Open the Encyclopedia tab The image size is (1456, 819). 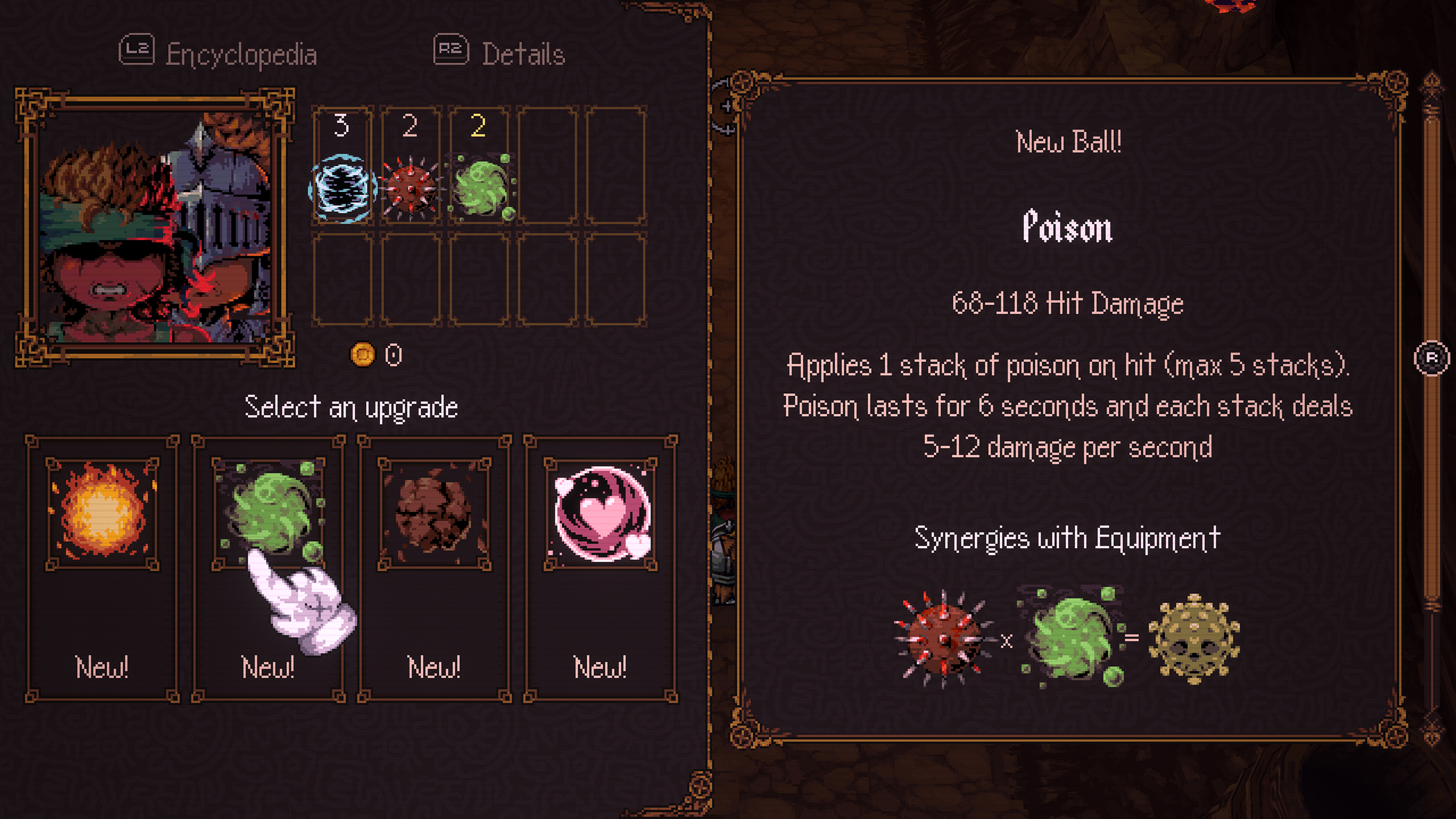[218, 53]
